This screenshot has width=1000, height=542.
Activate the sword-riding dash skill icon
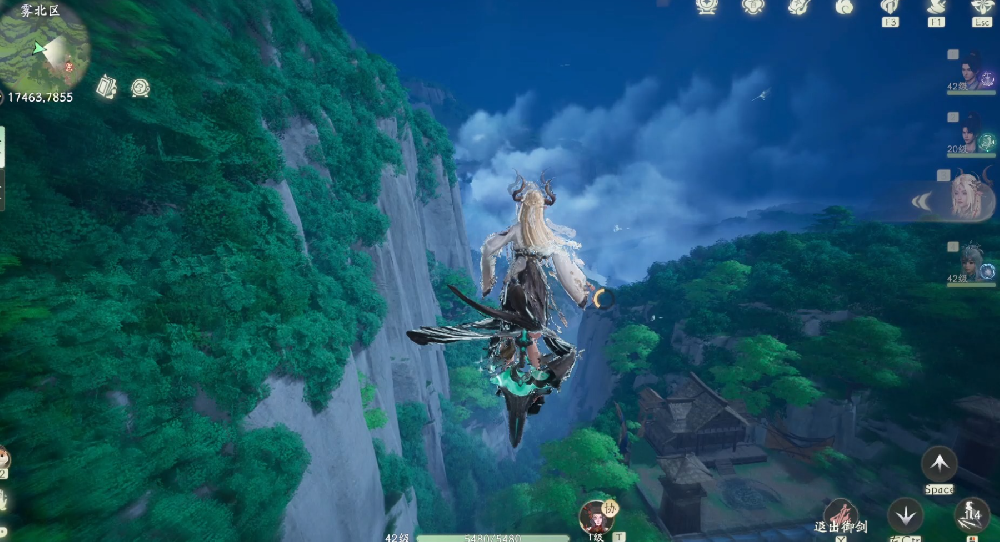[970, 515]
